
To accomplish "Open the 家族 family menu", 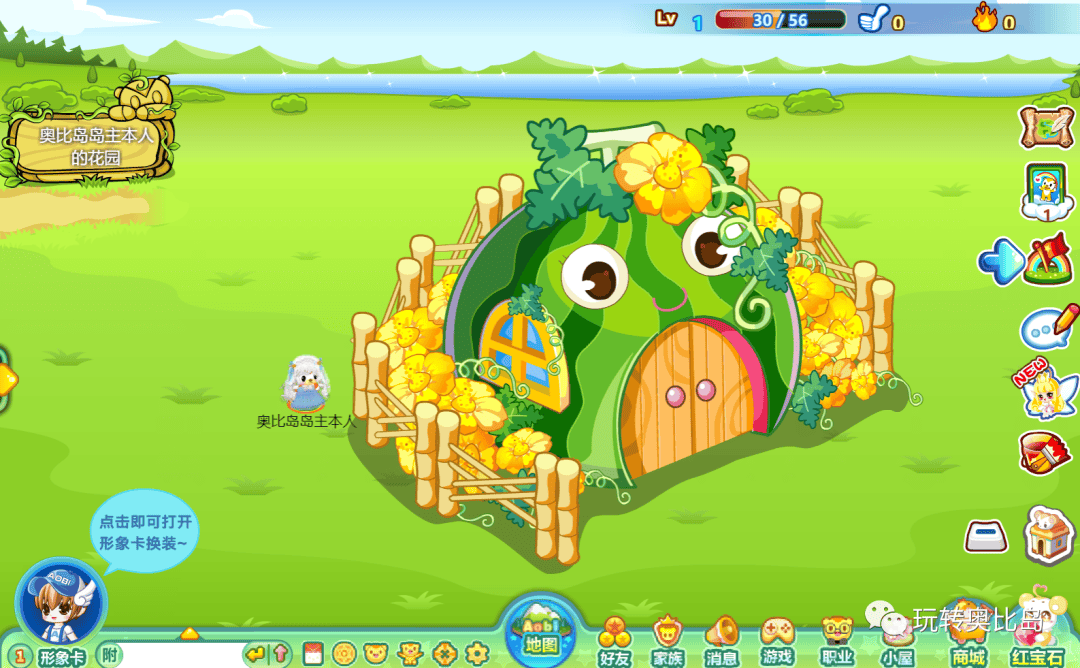I will click(x=668, y=640).
